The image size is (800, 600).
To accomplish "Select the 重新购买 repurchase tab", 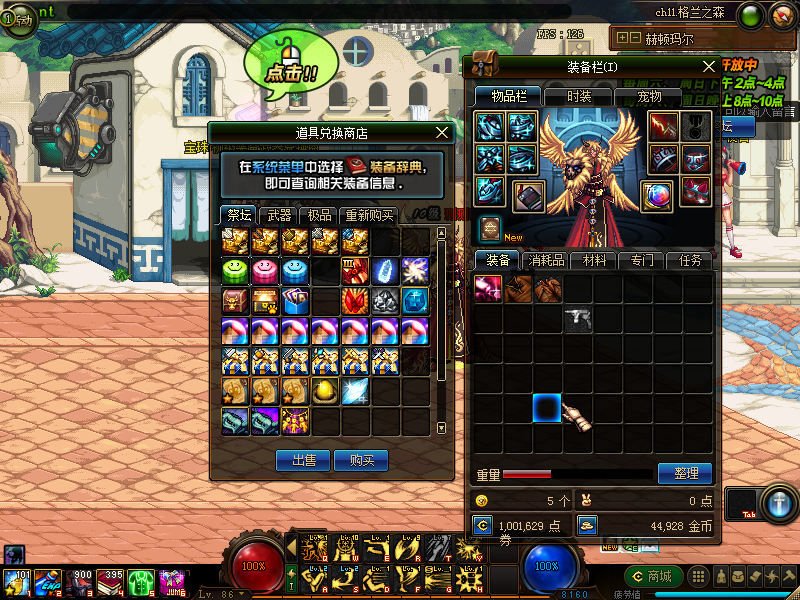I will (369, 215).
